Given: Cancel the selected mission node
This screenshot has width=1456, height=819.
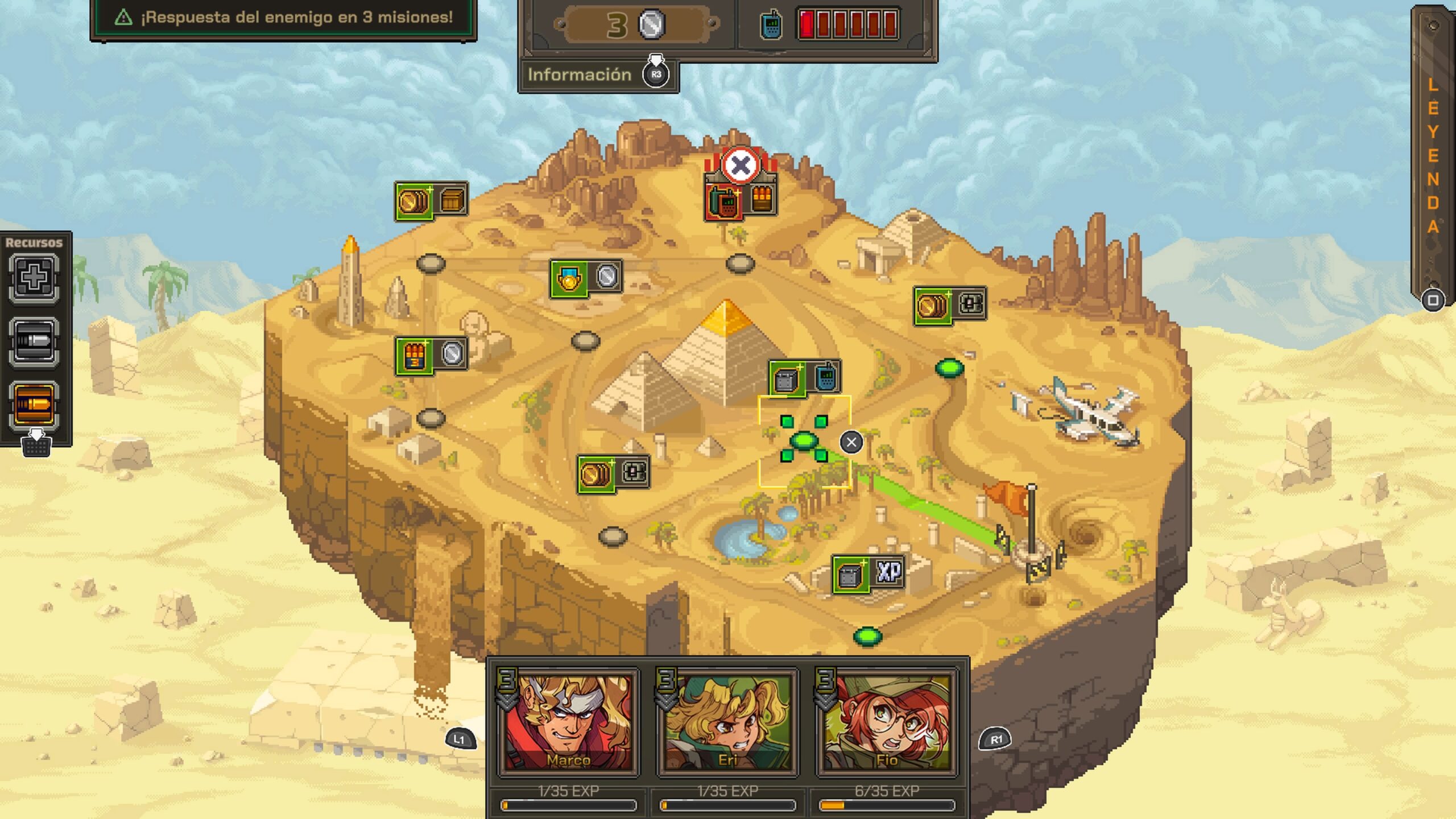Looking at the screenshot, I should (851, 442).
